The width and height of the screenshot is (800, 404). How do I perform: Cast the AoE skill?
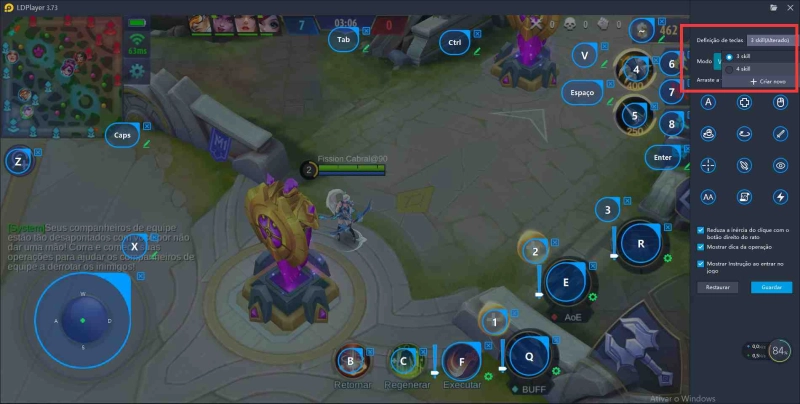tap(565, 283)
